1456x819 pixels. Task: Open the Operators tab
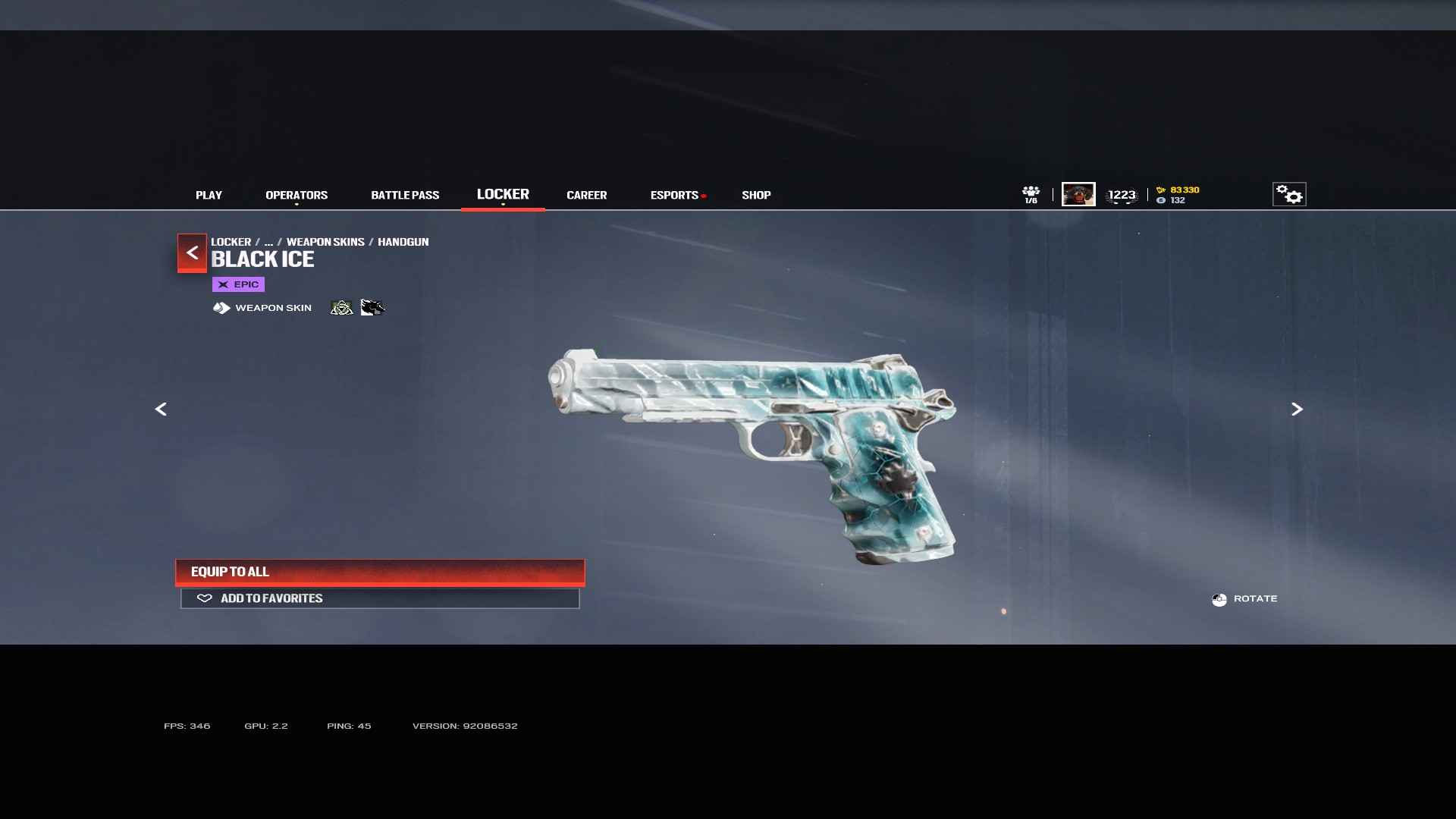[x=297, y=195]
